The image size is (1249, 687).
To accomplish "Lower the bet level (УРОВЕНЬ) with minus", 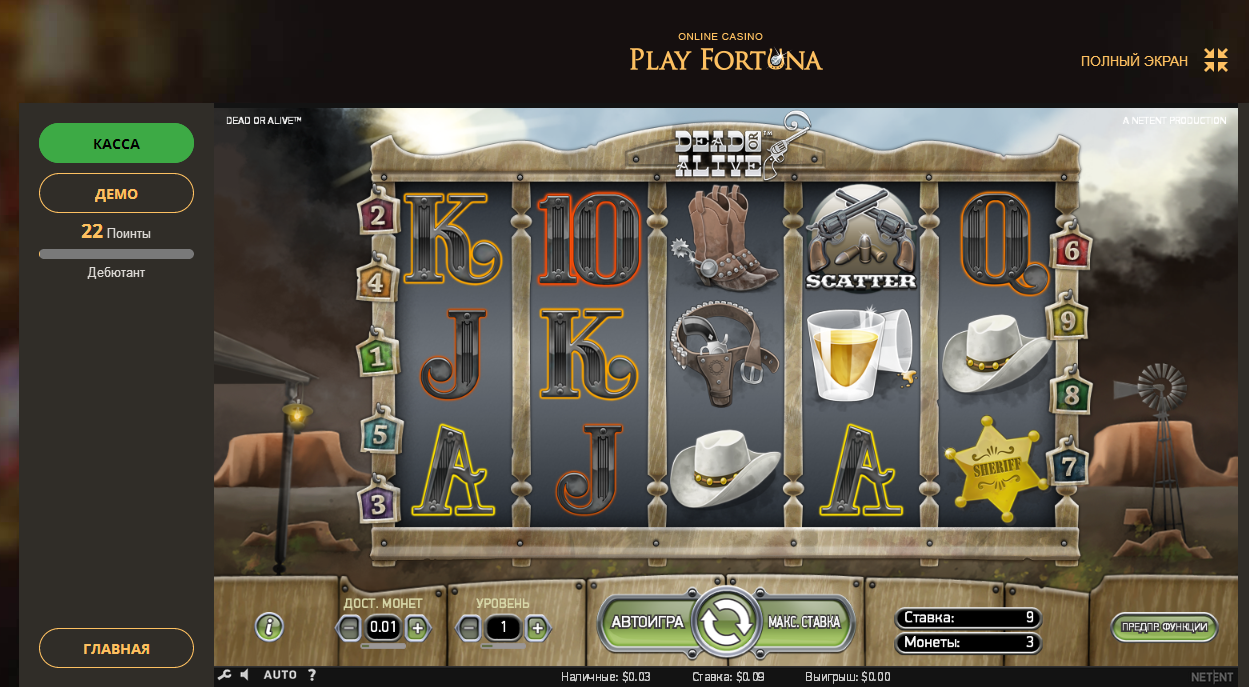I will pos(469,628).
